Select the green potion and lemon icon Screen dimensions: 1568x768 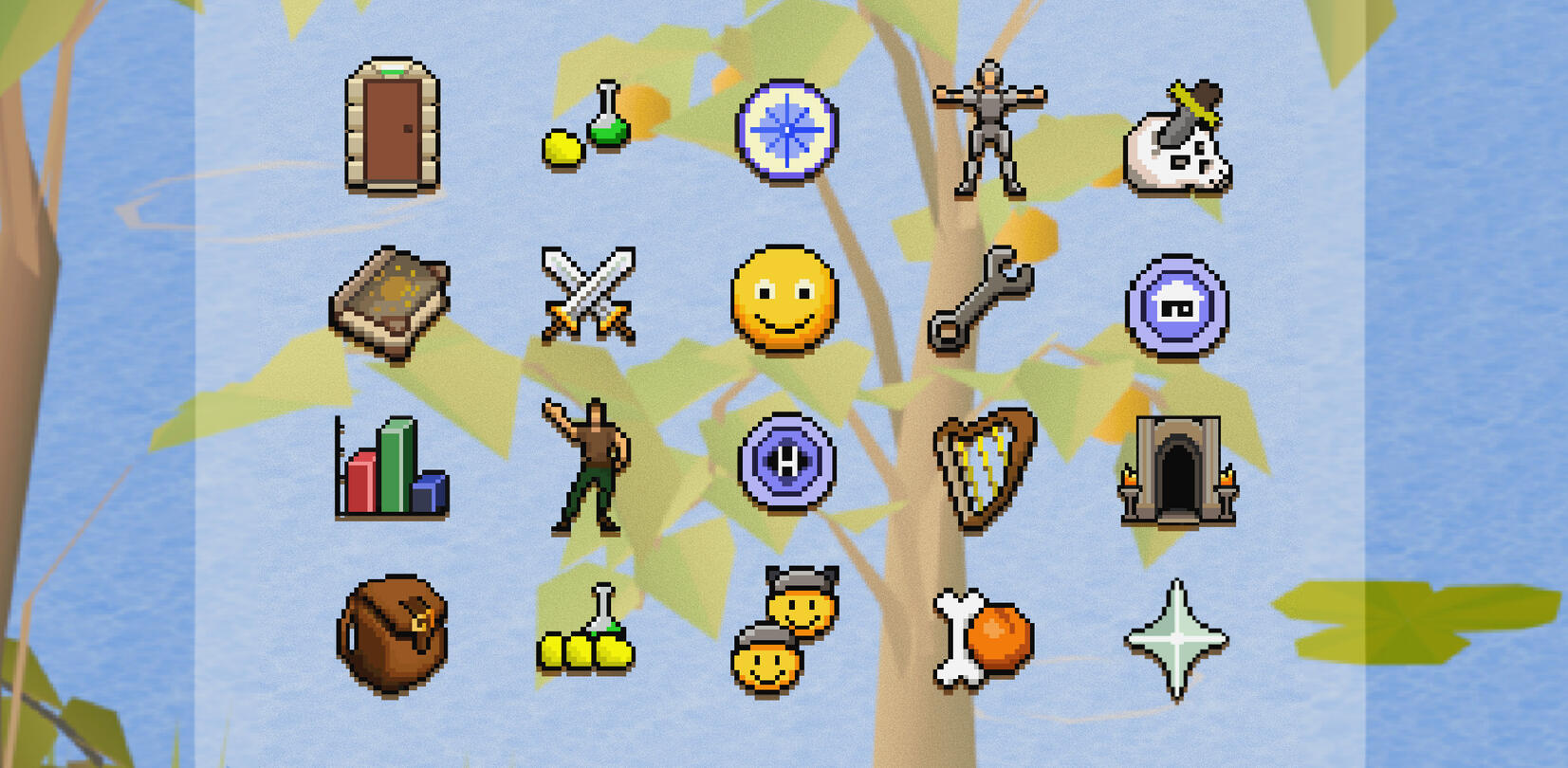pyautogui.click(x=587, y=125)
